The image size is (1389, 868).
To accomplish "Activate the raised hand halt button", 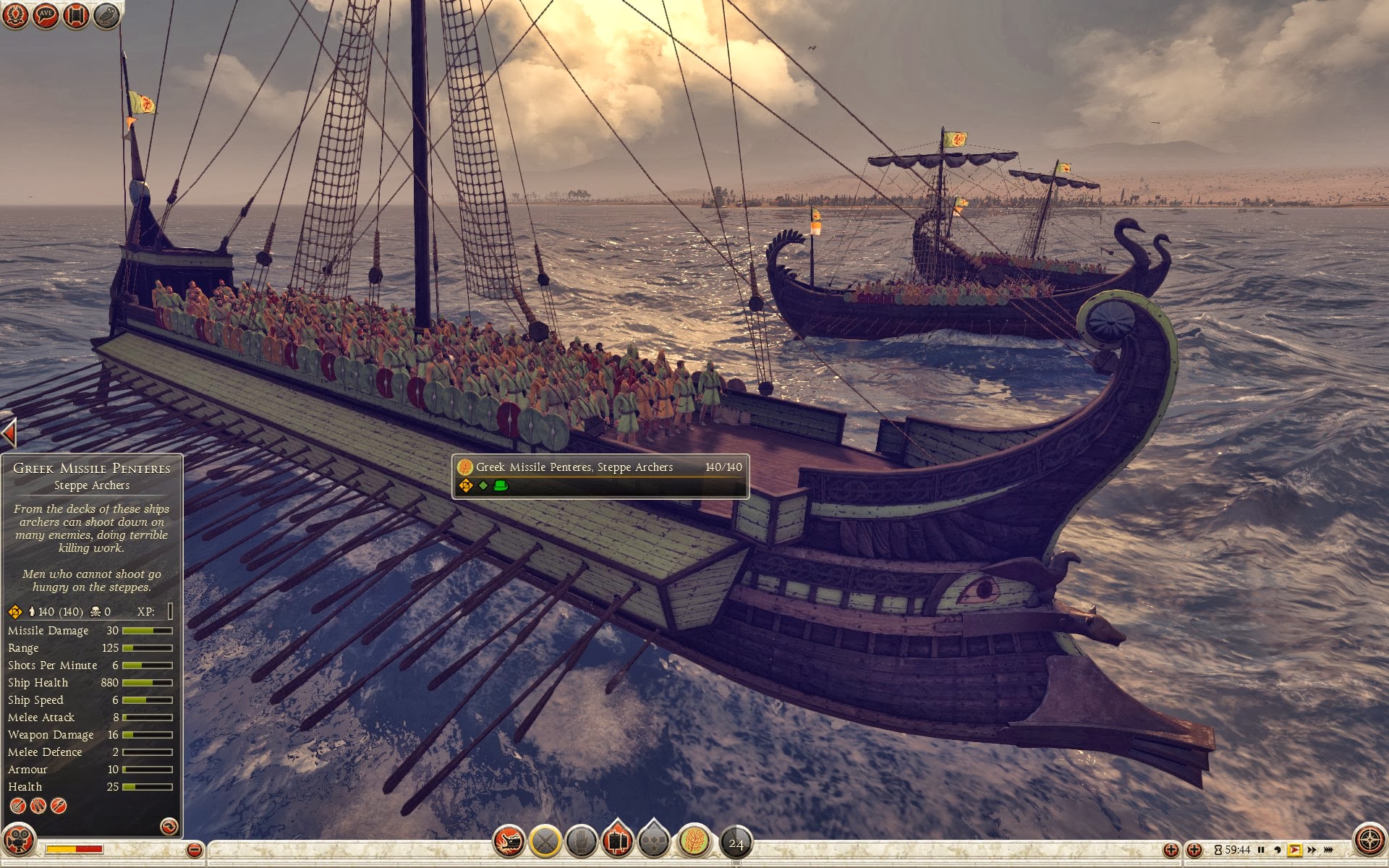I will pyautogui.click(x=581, y=841).
